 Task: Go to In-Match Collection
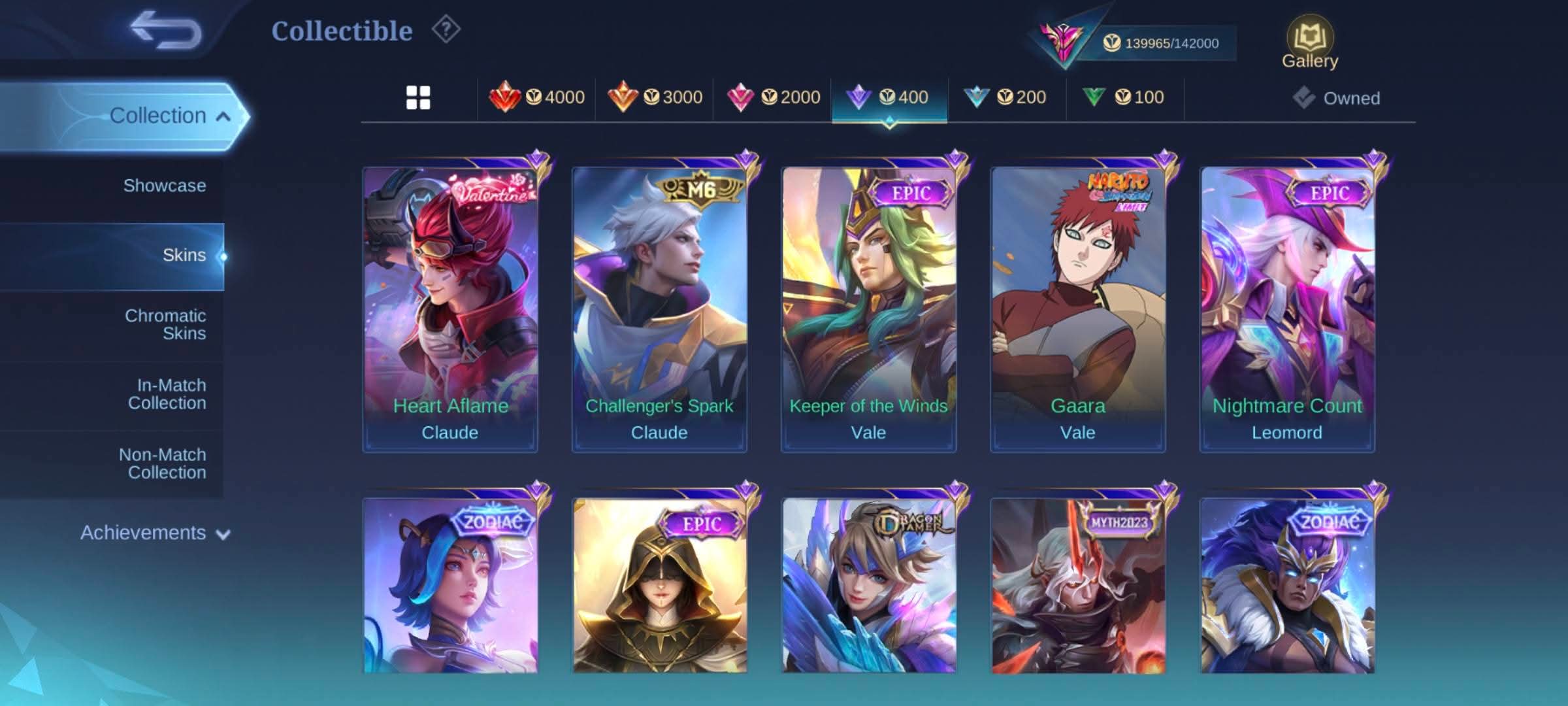167,394
